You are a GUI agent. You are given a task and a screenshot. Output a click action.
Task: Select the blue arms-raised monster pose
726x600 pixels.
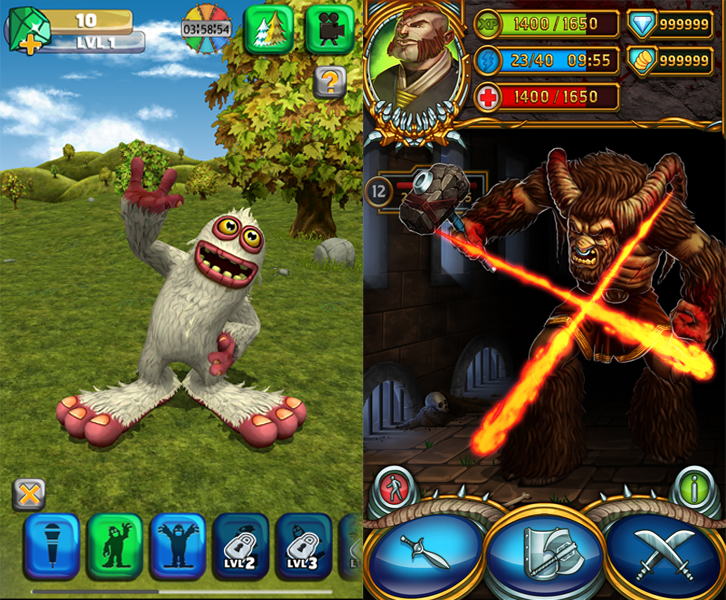[177, 546]
